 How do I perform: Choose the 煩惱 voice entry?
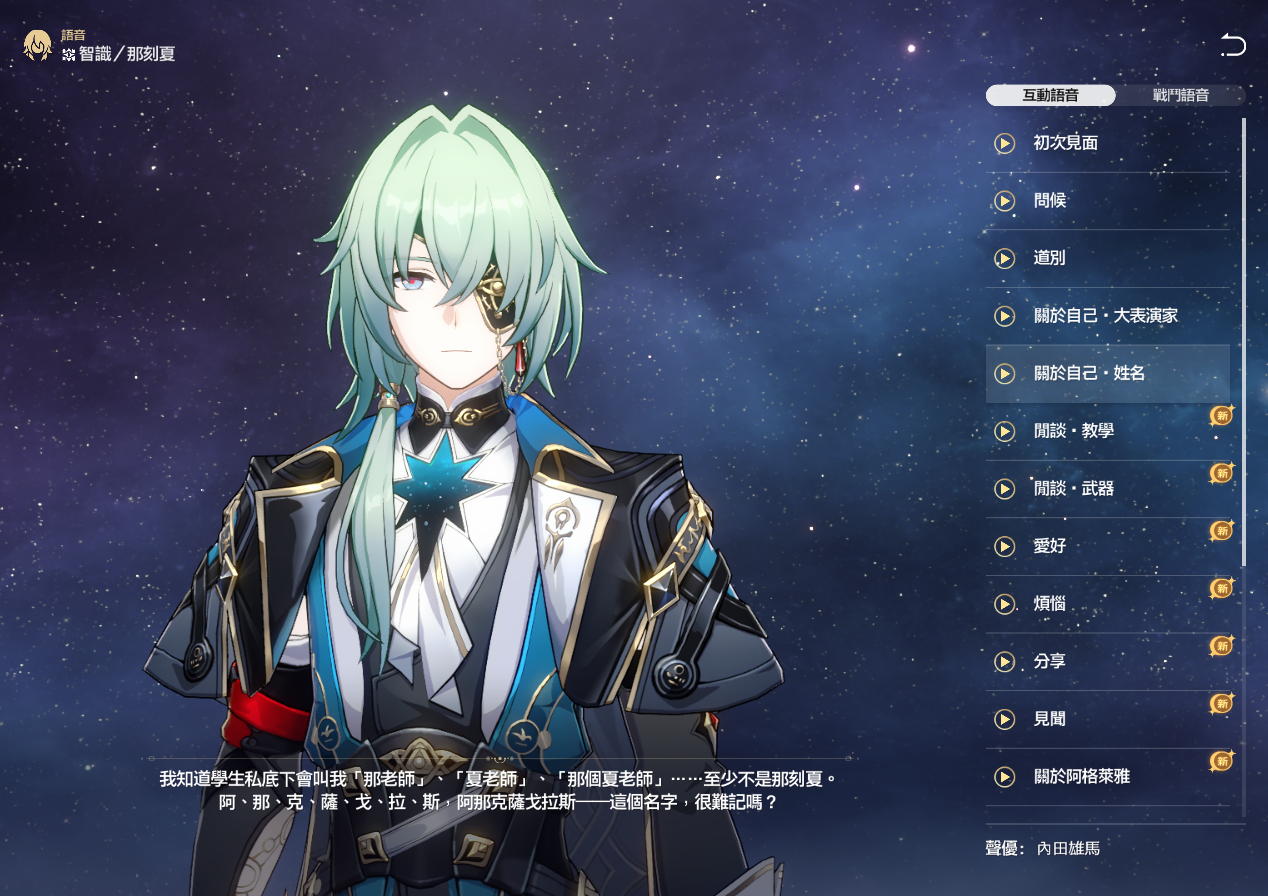1050,605
